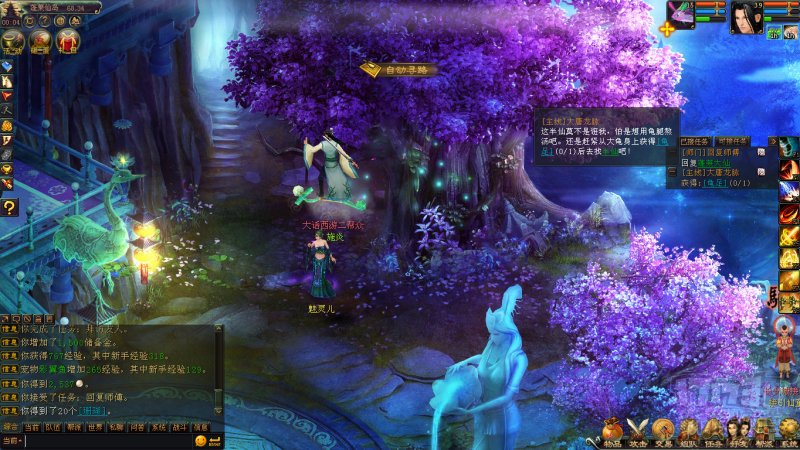Switch to the 已接任务 quest tab

pos(694,142)
